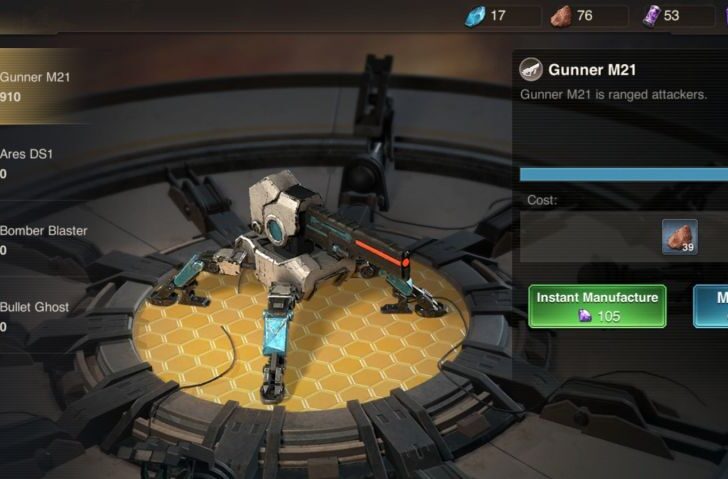Select Gunner M21 in the unit list
This screenshot has width=728, height=479.
[x=40, y=86]
